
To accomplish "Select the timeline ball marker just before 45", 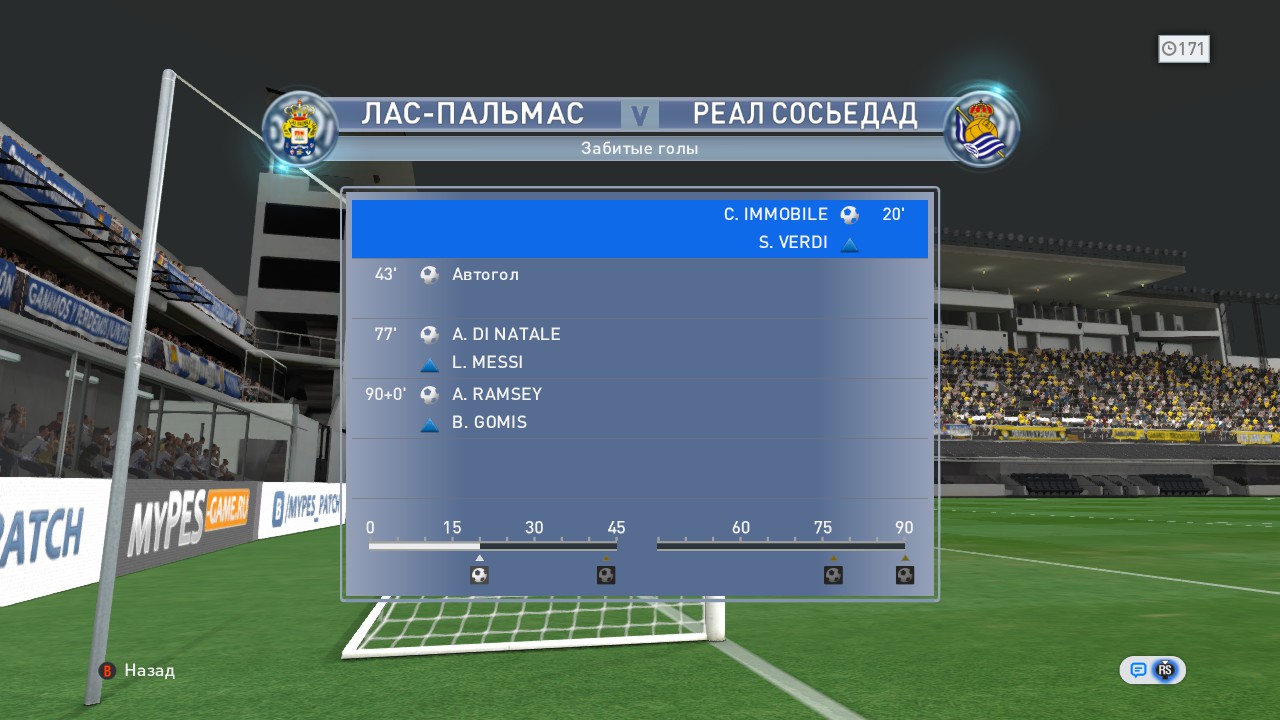I will (x=606, y=575).
